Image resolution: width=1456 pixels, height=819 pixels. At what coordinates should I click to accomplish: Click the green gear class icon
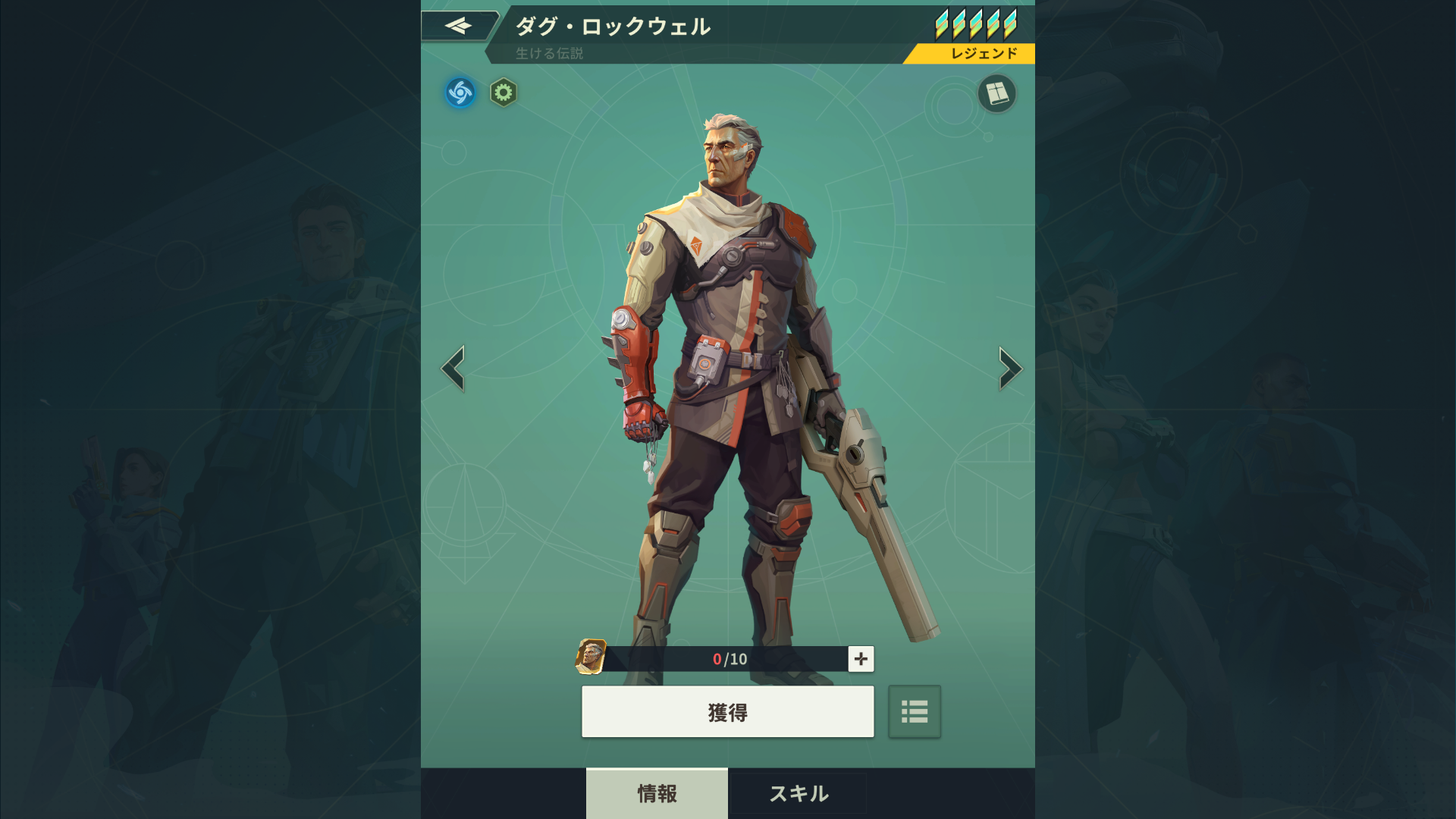tap(503, 93)
